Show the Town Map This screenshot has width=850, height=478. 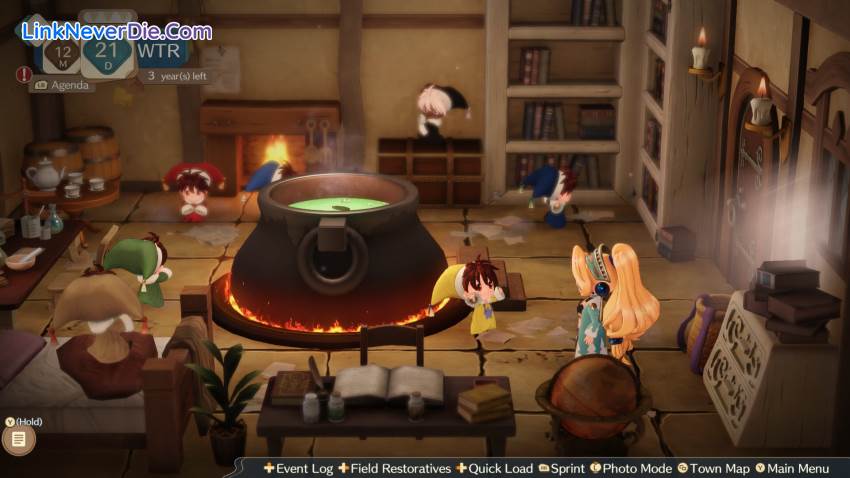pyautogui.click(x=713, y=468)
